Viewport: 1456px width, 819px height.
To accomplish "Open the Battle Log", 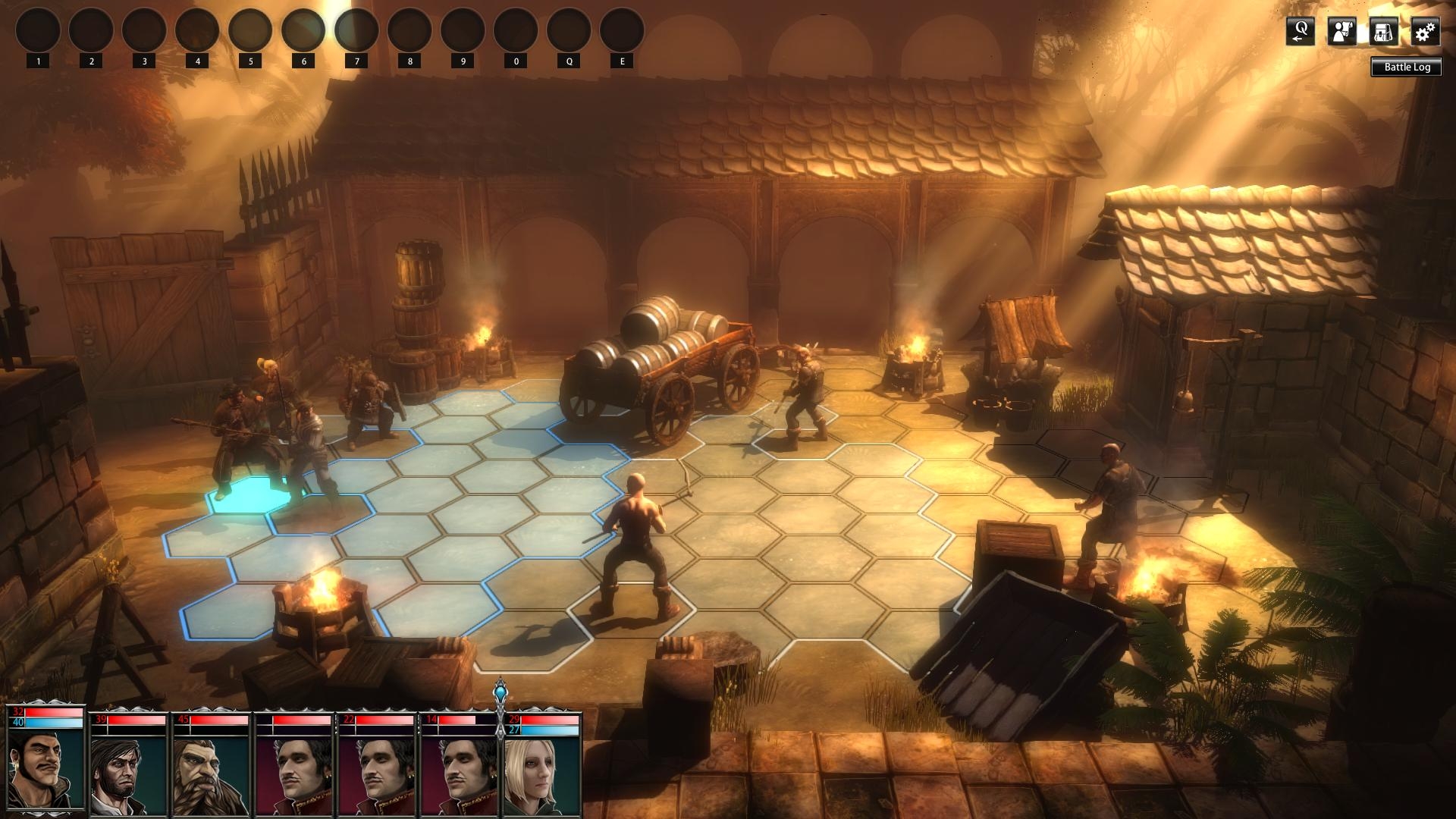I will point(1407,67).
